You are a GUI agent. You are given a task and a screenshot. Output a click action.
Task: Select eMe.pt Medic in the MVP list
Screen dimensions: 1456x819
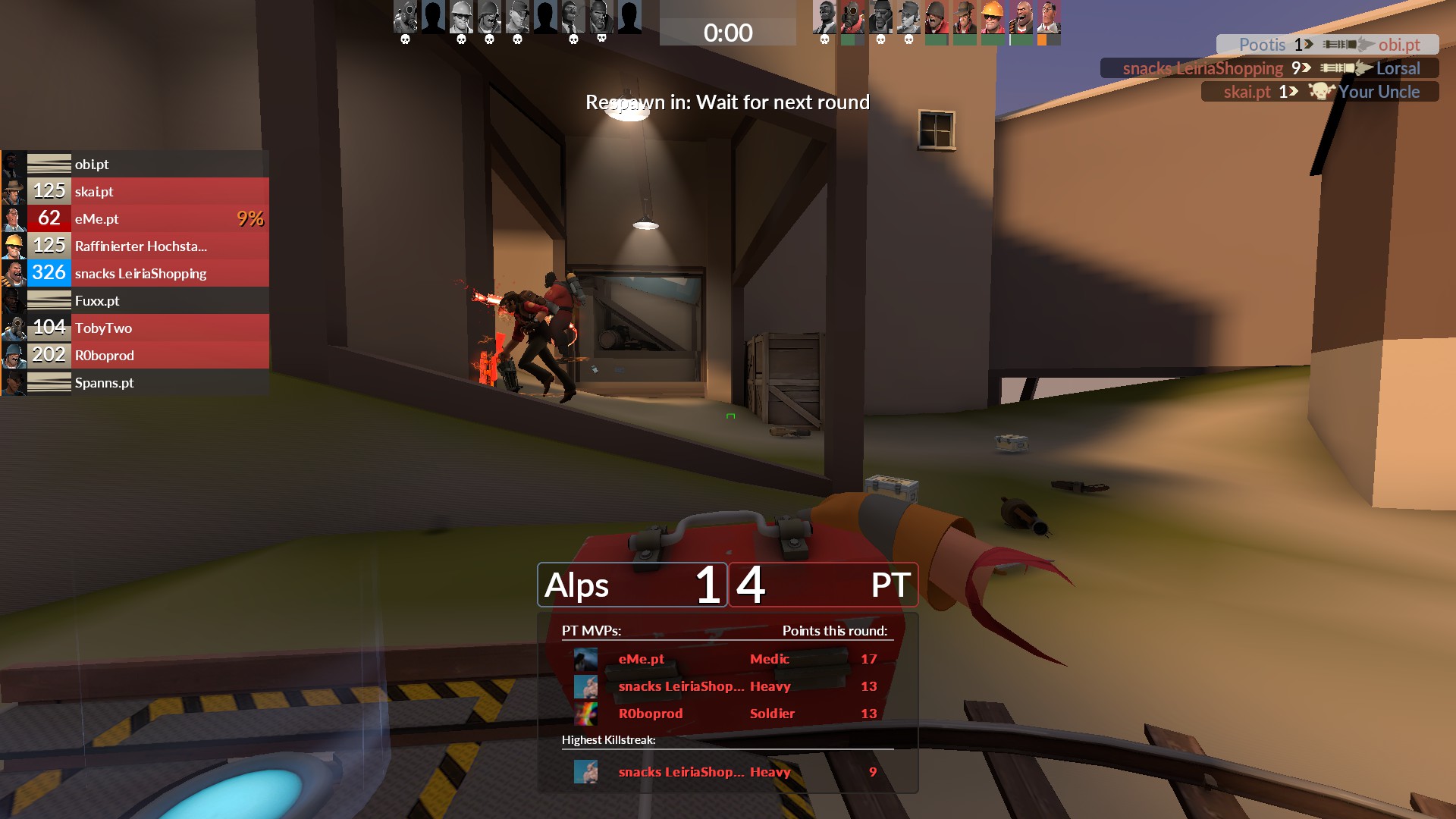coord(725,659)
